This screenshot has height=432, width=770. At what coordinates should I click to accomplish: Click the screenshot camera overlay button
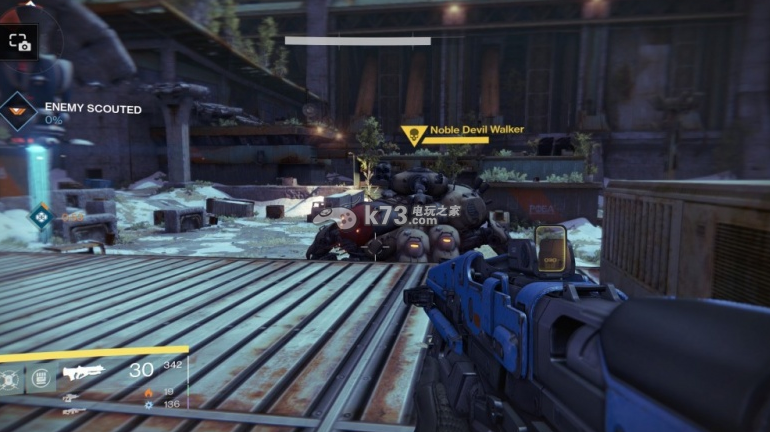(x=19, y=42)
